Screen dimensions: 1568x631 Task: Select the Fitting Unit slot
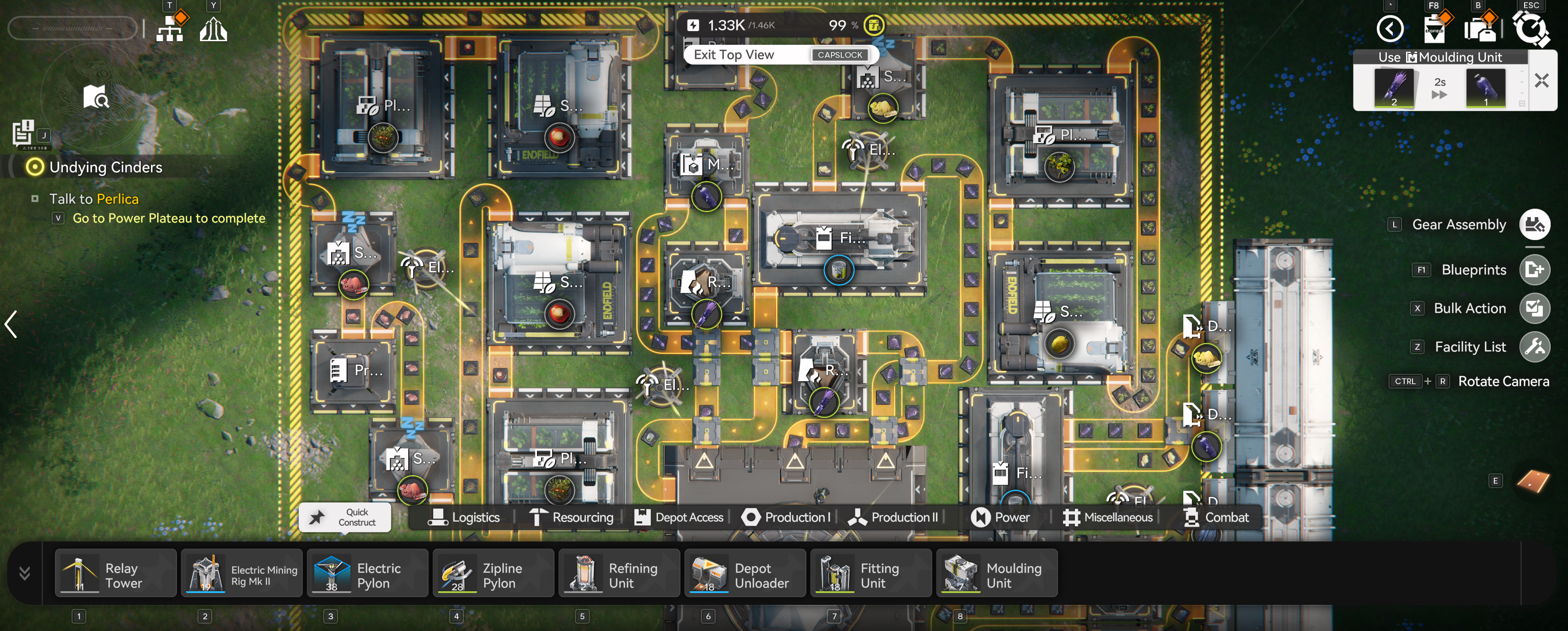pyautogui.click(x=870, y=574)
